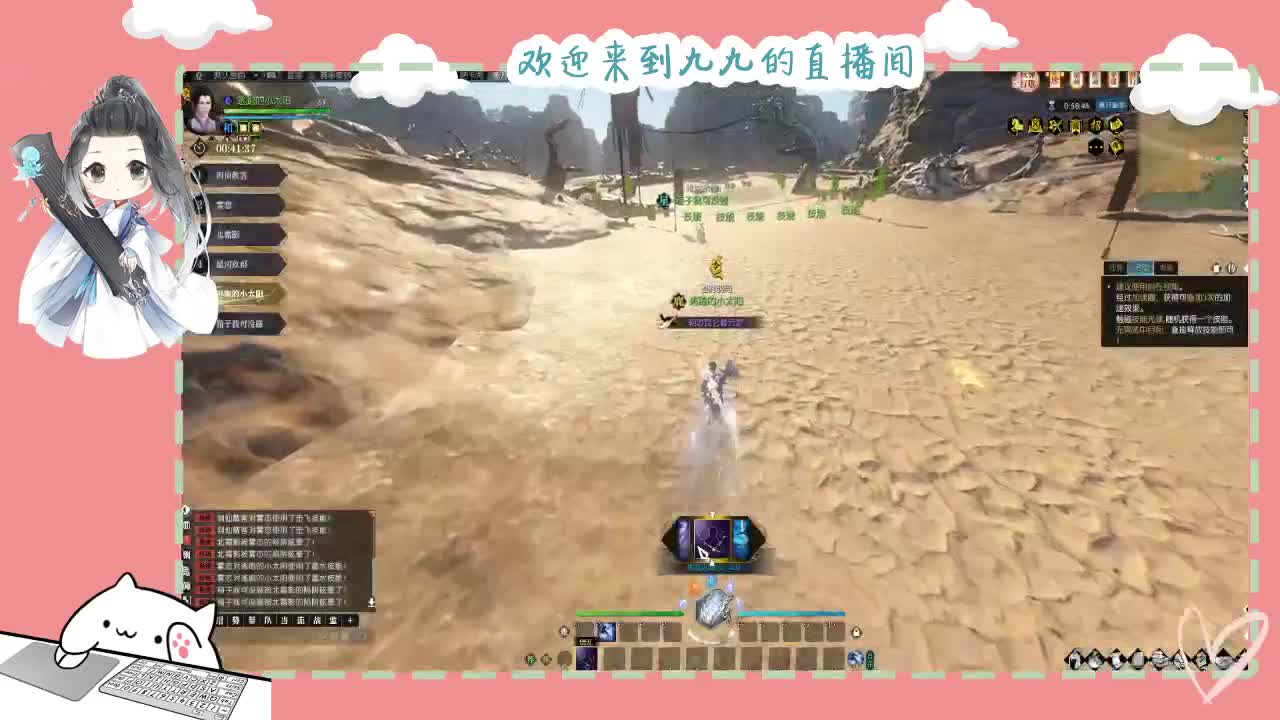Open the ellipsis hexagon for more activities
1280x720 pixels.
click(1096, 147)
